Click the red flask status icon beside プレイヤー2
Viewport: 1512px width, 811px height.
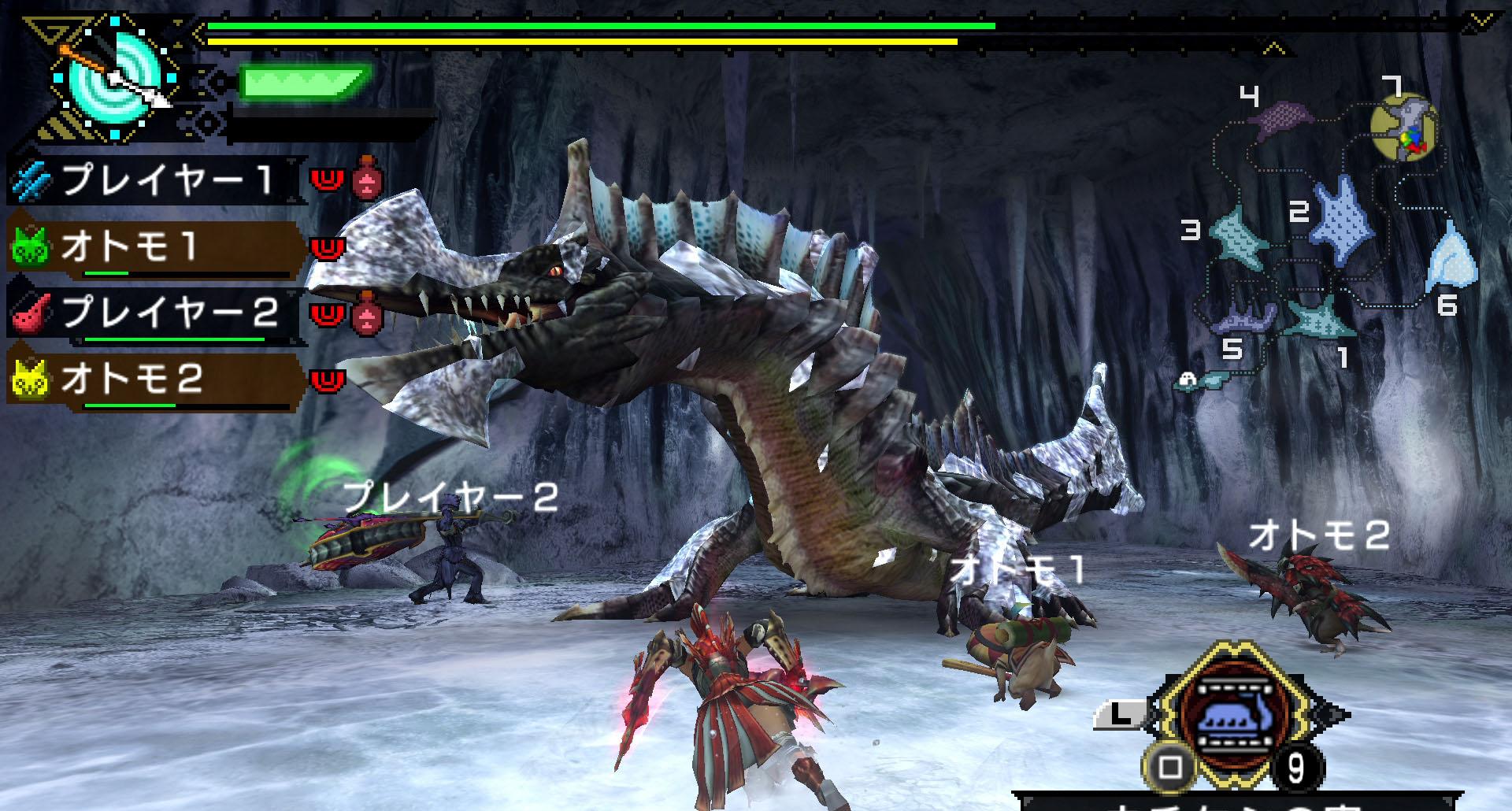click(367, 313)
